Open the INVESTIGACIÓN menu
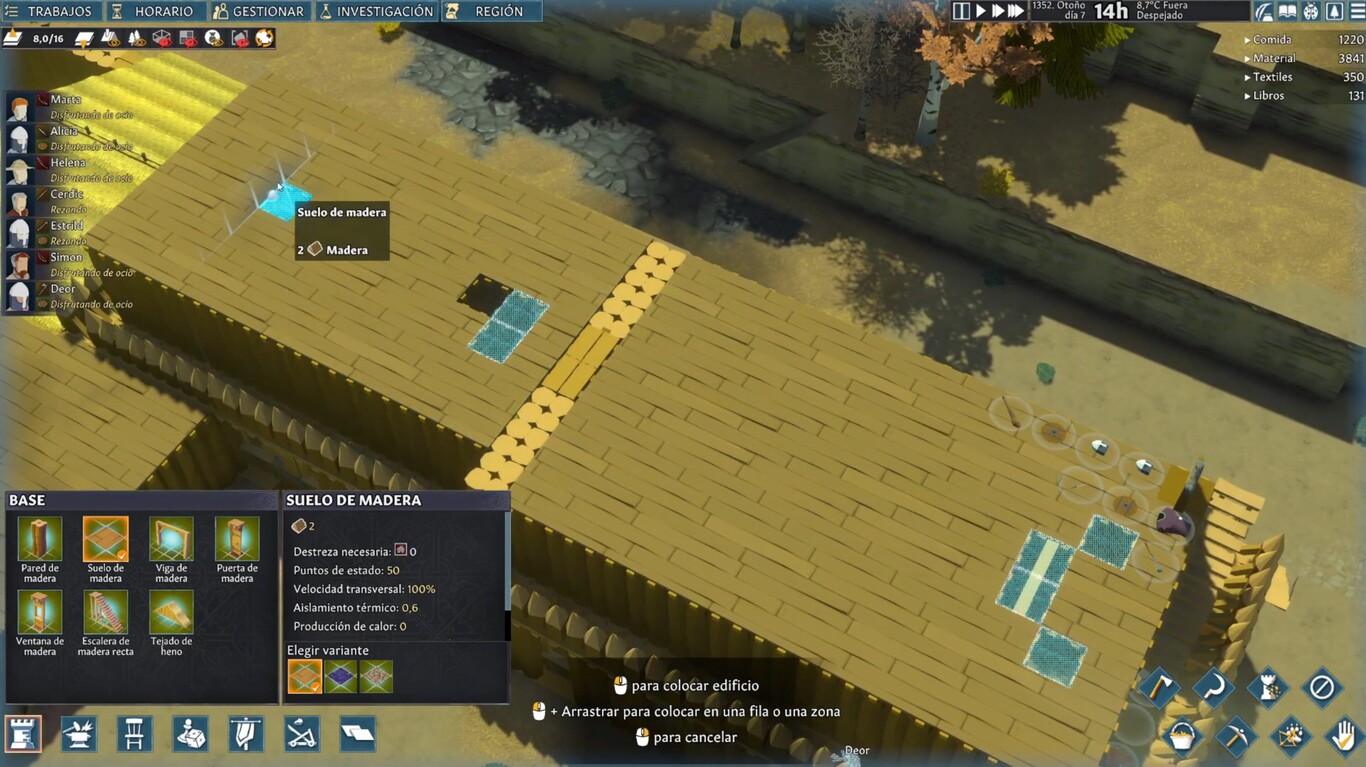This screenshot has height=767, width=1366. point(377,11)
